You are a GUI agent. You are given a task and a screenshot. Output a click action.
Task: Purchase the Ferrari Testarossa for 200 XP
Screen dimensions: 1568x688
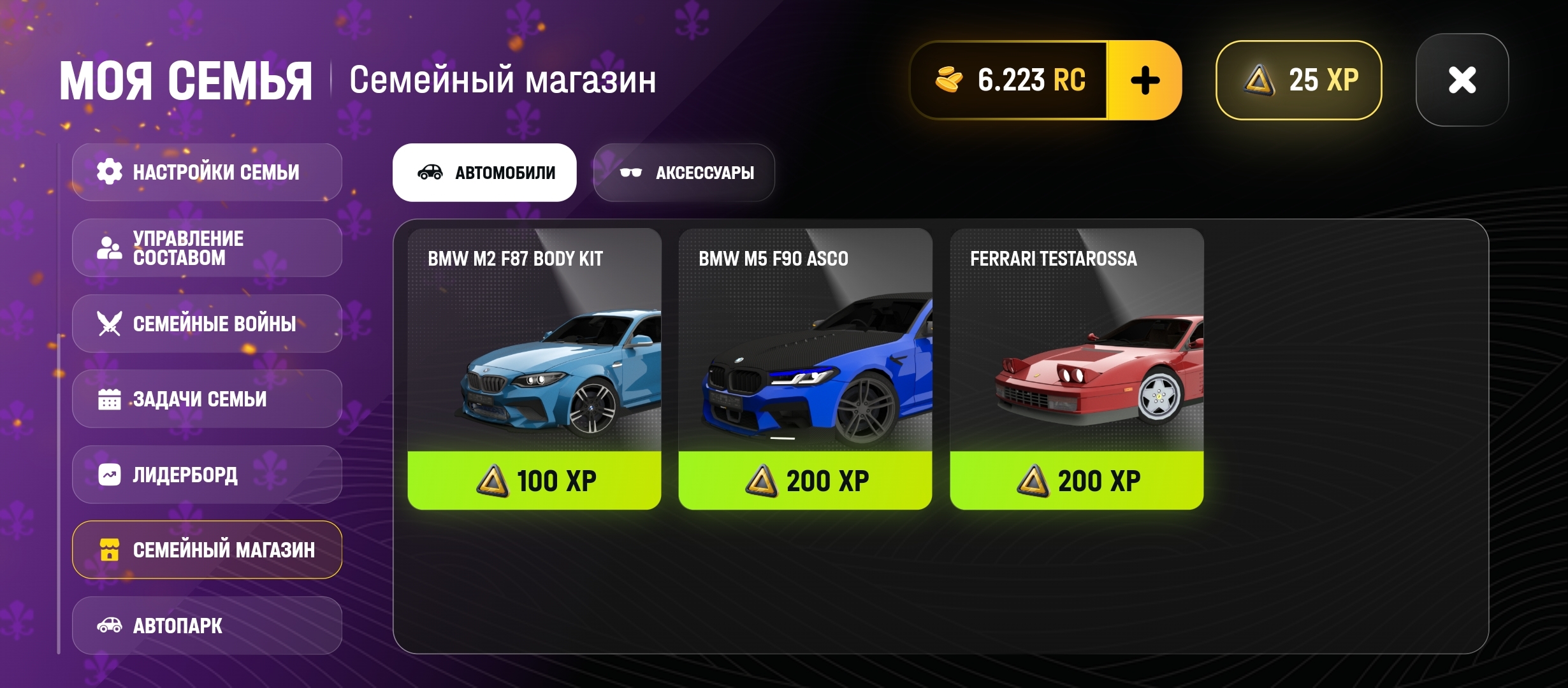point(1076,481)
